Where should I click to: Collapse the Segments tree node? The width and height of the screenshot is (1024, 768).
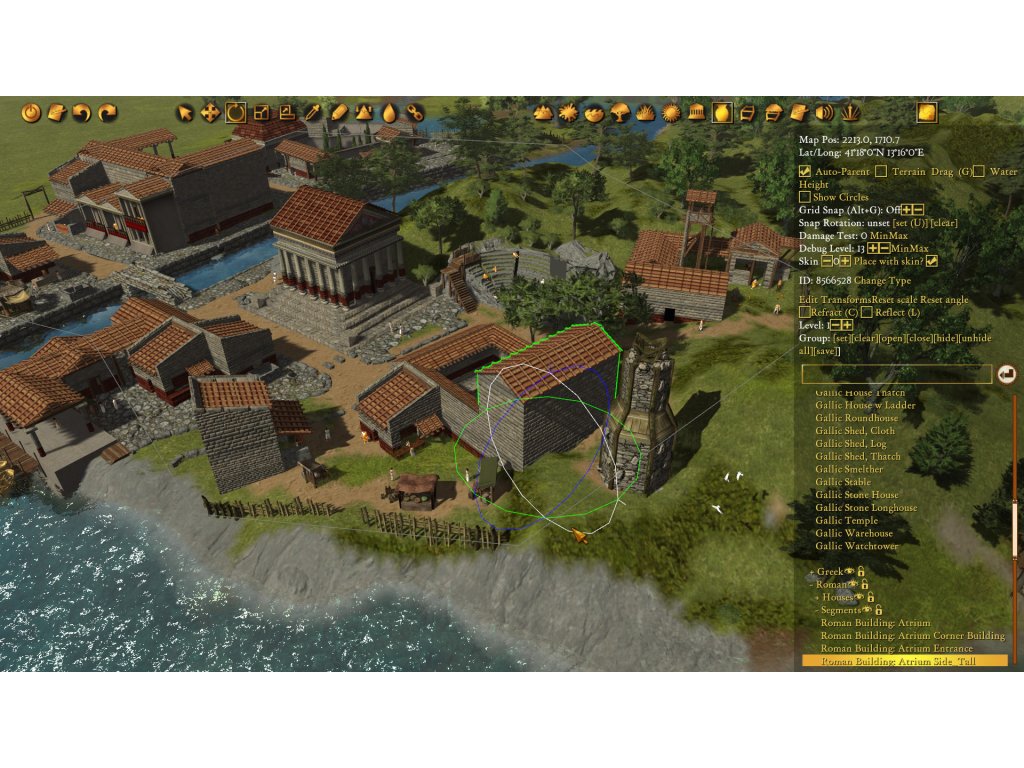tap(817, 609)
